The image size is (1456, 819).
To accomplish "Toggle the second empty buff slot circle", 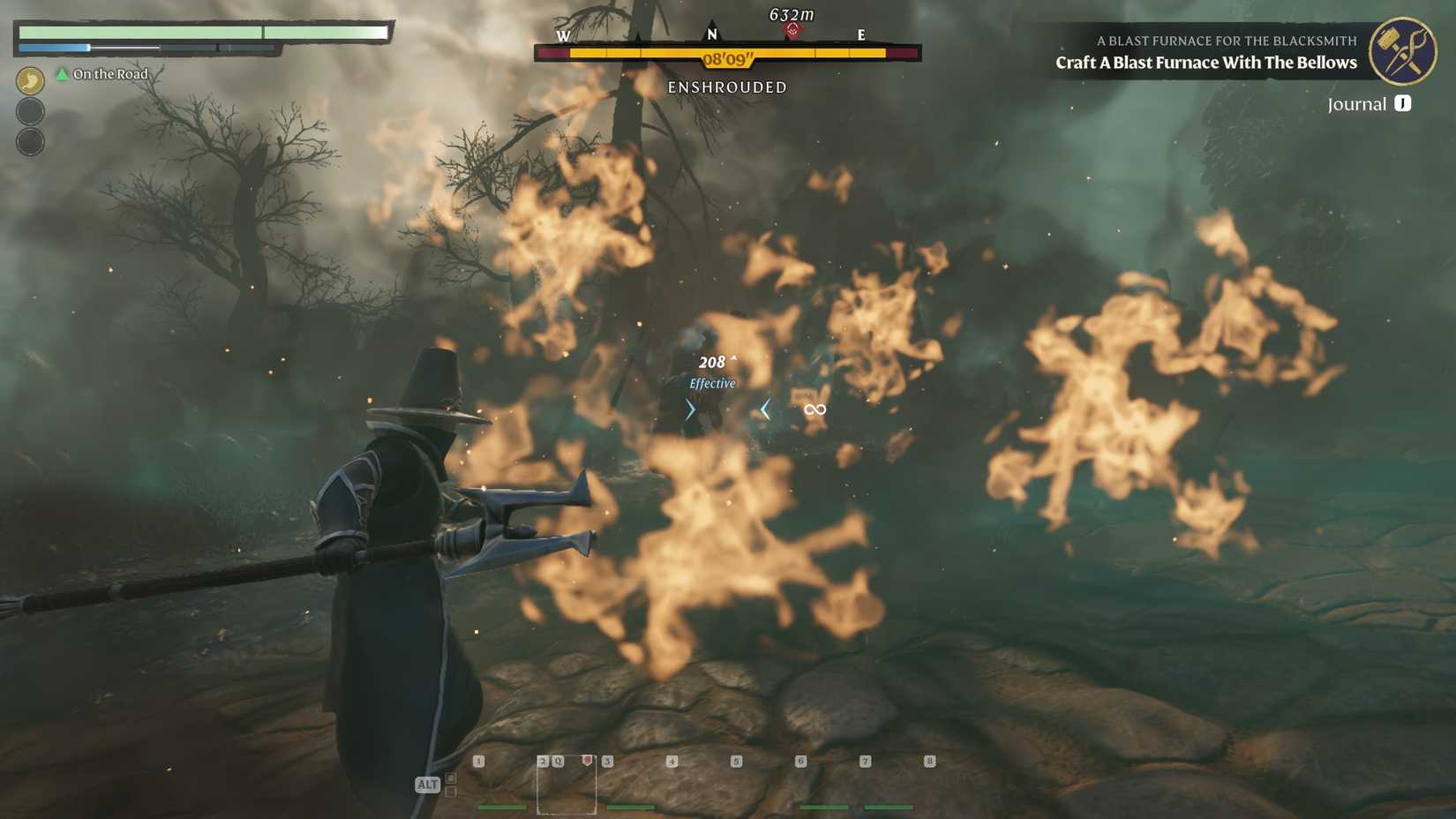I will point(30,139).
